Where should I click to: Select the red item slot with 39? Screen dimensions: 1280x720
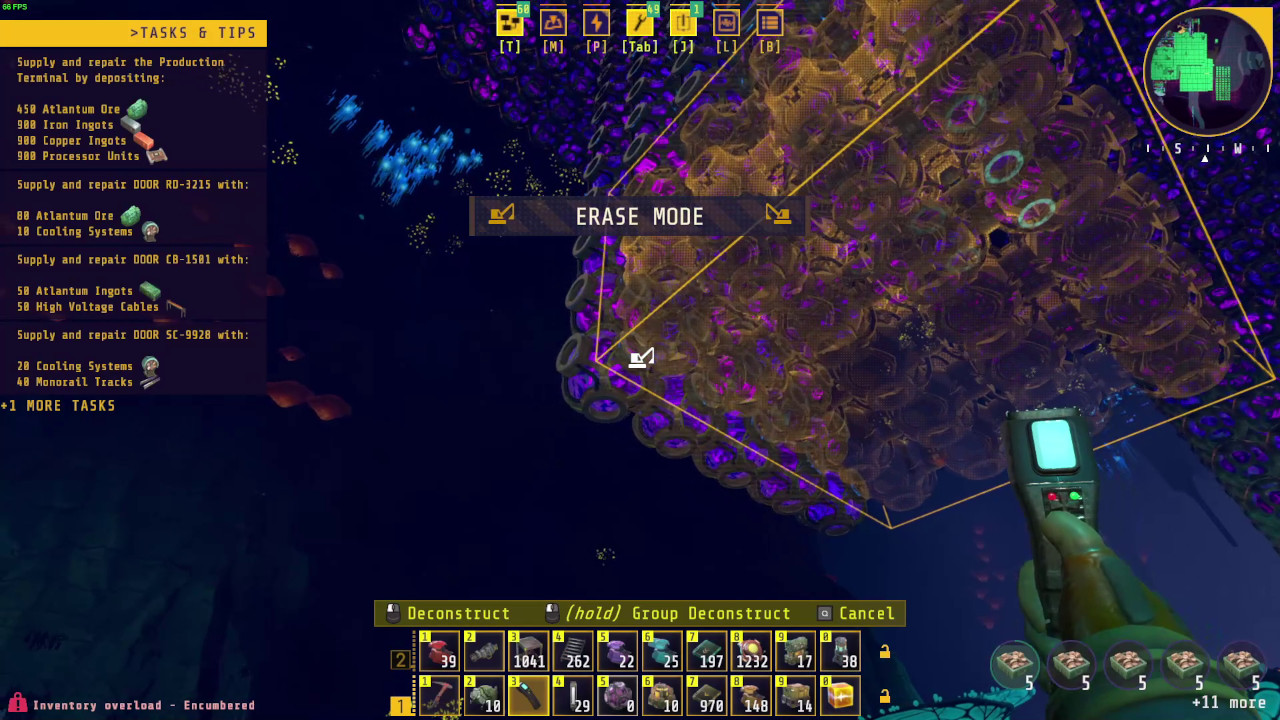pos(439,652)
